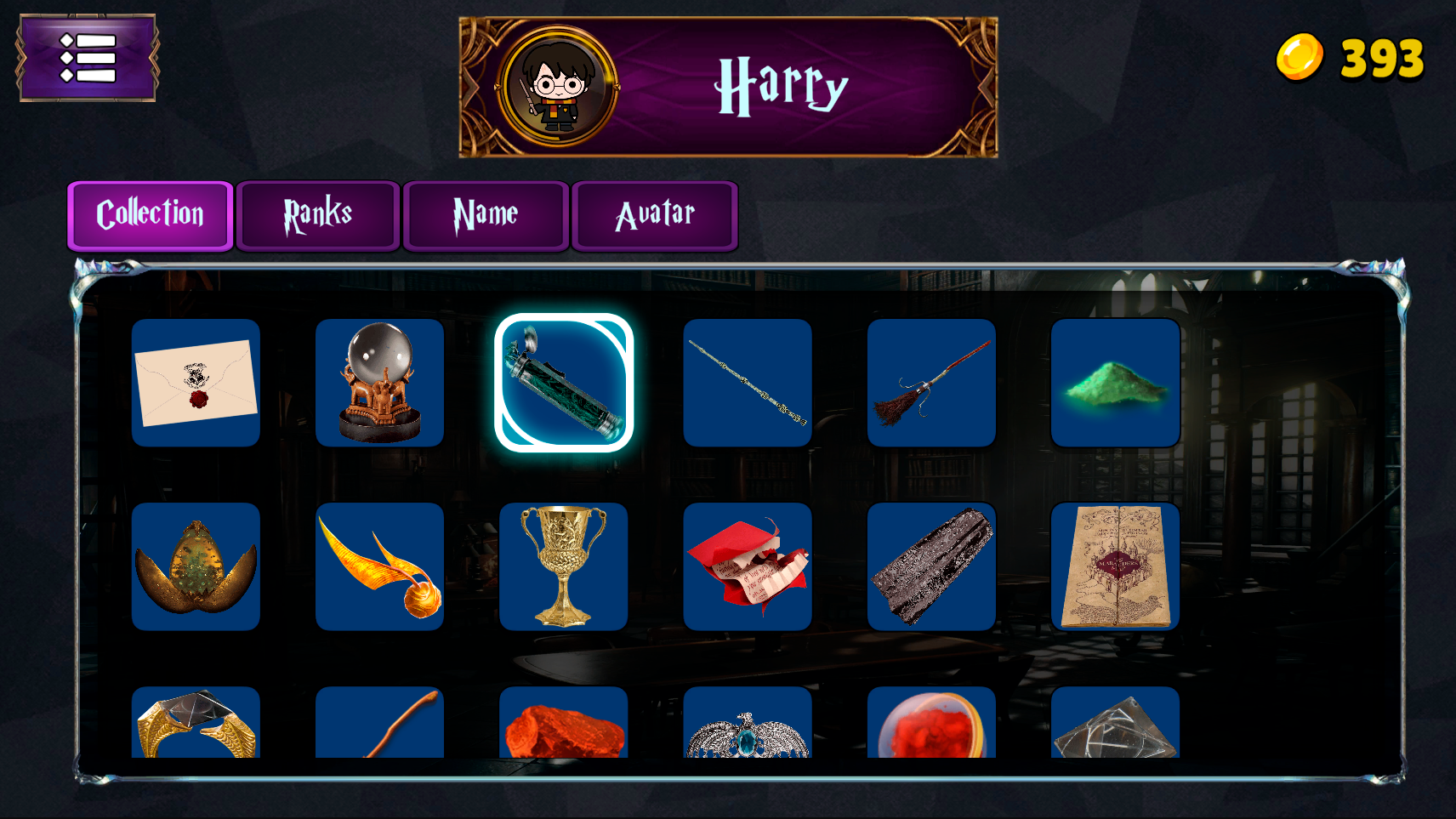Screen dimensions: 1456x819
Task: Click the Collection tab
Action: click(151, 215)
